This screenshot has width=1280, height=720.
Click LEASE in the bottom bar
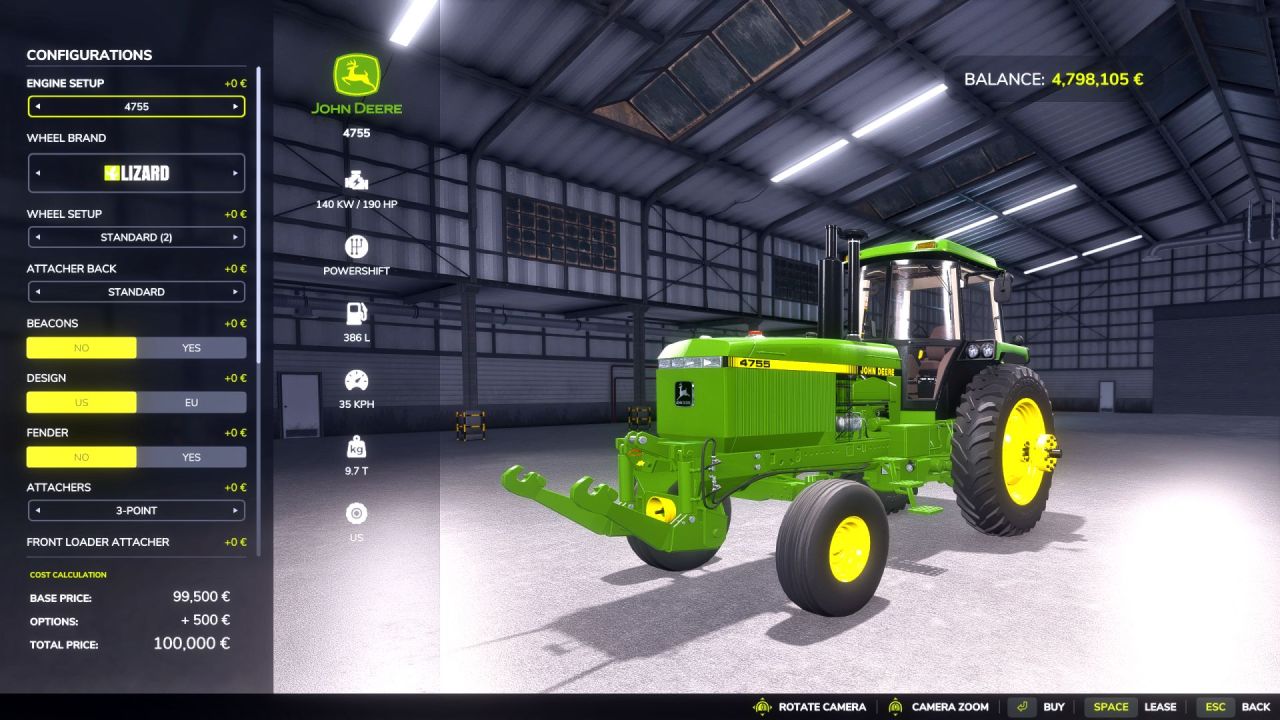[x=1162, y=706]
